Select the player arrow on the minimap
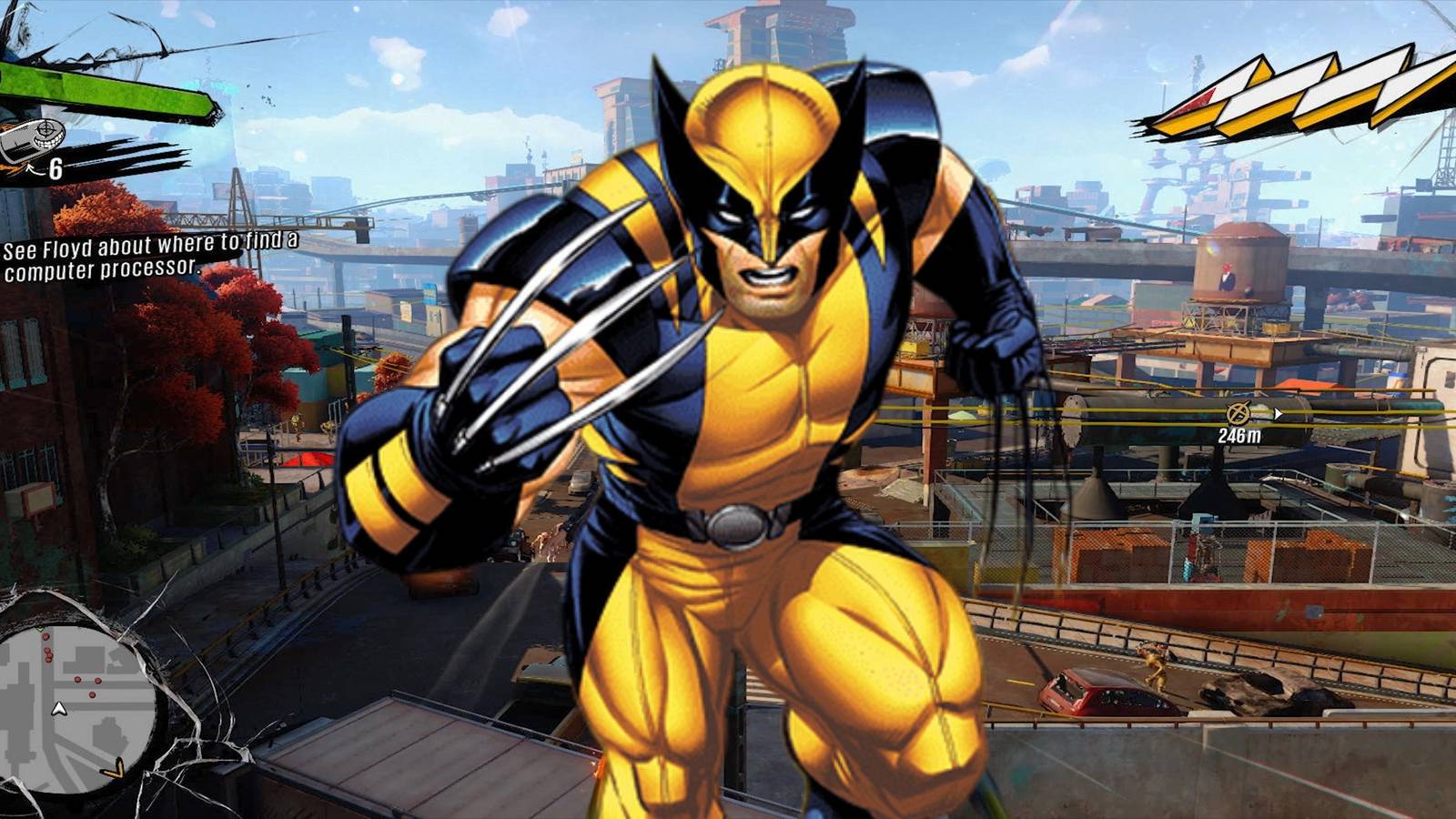This screenshot has height=819, width=1456. [x=59, y=709]
